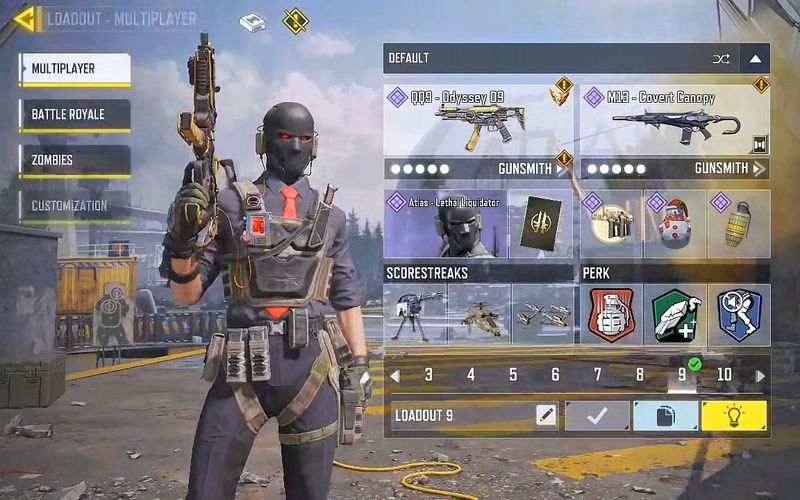This screenshot has width=800, height=500.
Task: Choose the M13 Covert Canopy secondary weapon
Action: point(674,120)
